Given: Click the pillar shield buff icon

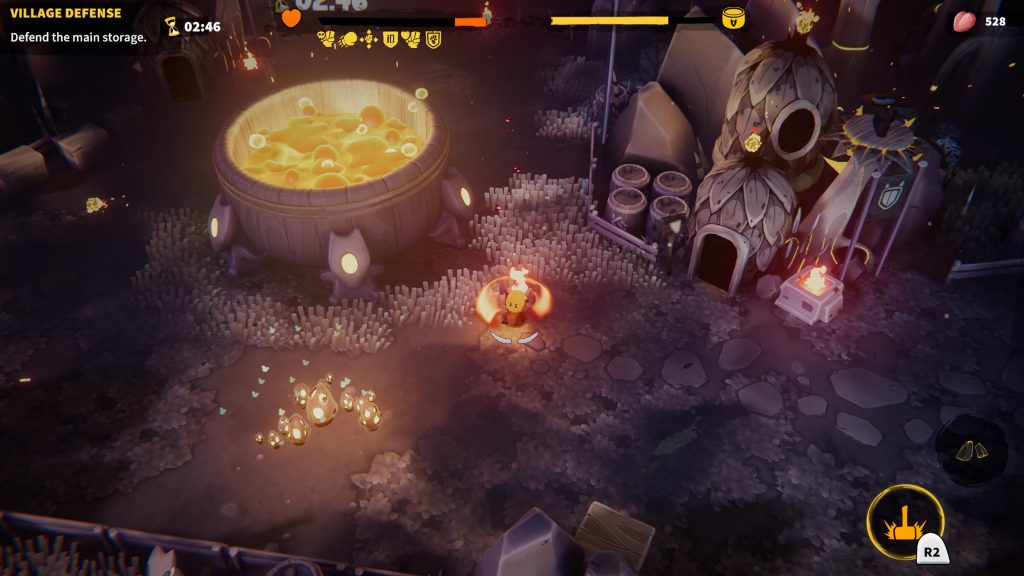Looking at the screenshot, I should pyautogui.click(x=390, y=39).
